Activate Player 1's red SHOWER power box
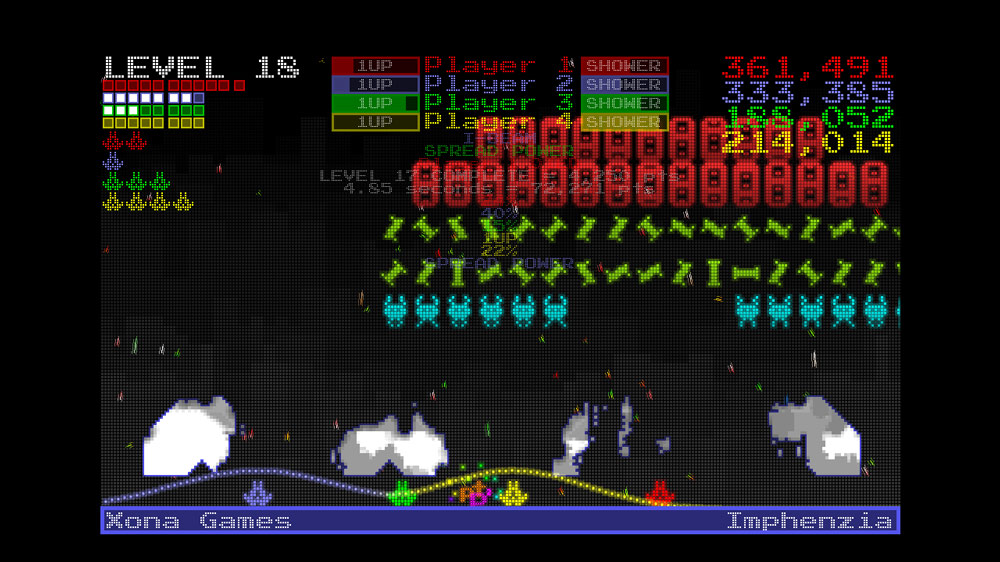Image resolution: width=1000 pixels, height=562 pixels. pos(624,66)
